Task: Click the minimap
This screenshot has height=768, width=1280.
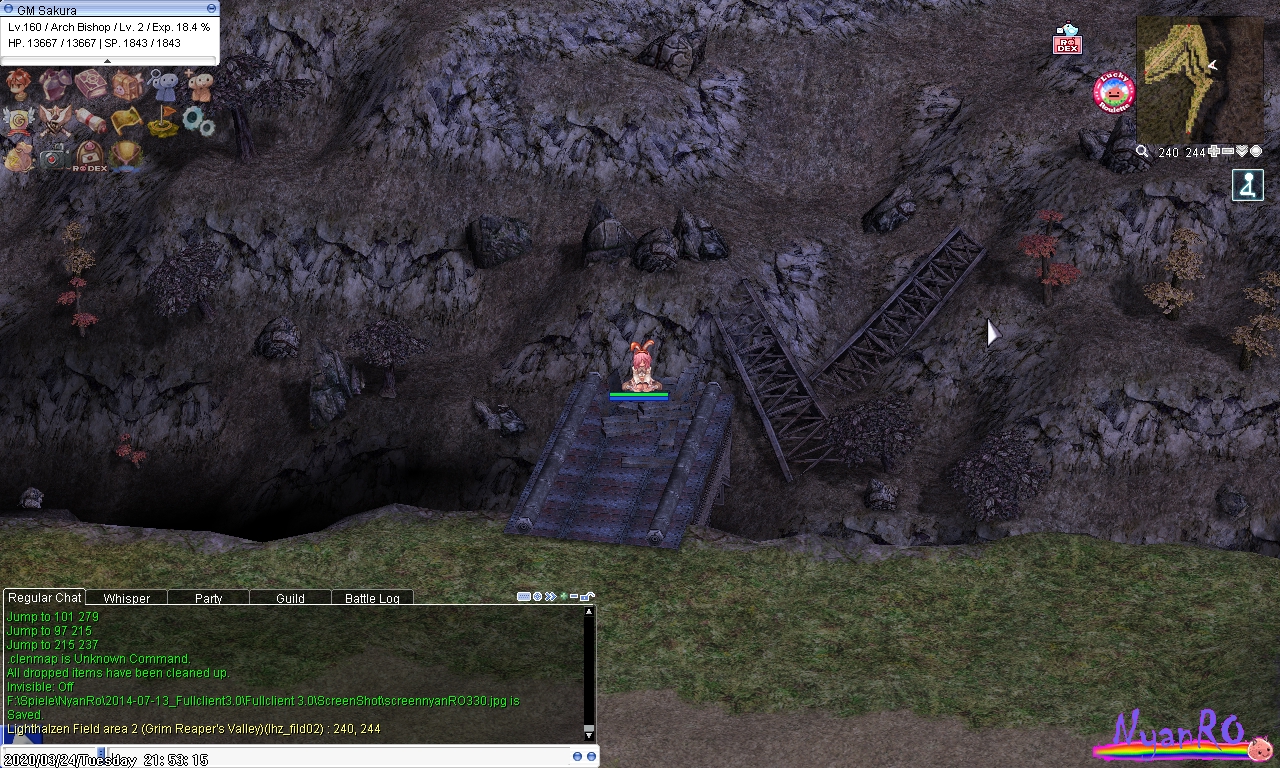Action: coord(1199,80)
